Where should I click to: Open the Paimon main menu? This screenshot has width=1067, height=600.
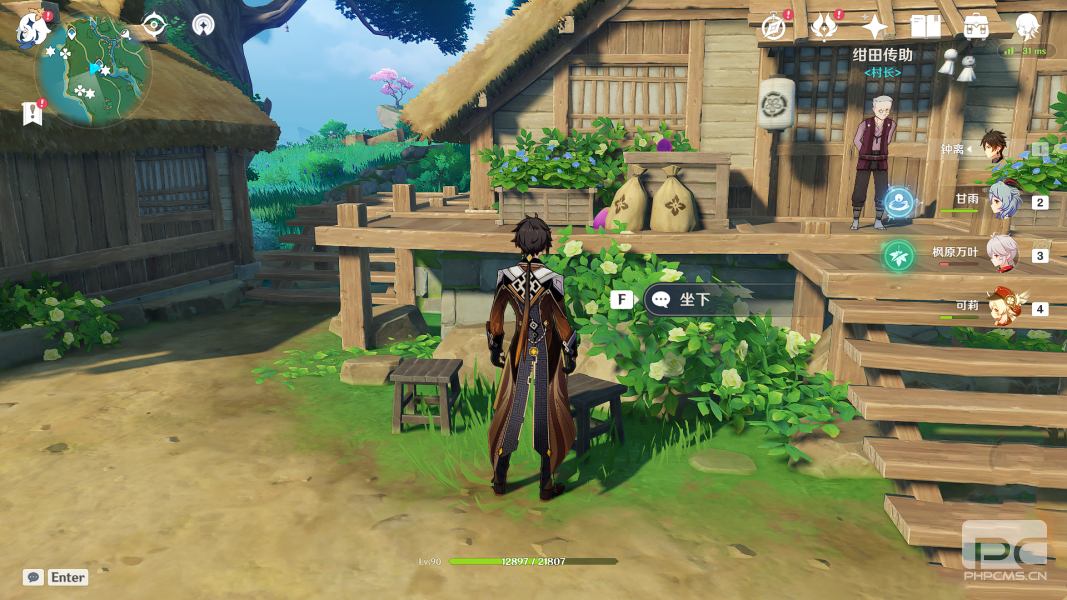(x=33, y=29)
